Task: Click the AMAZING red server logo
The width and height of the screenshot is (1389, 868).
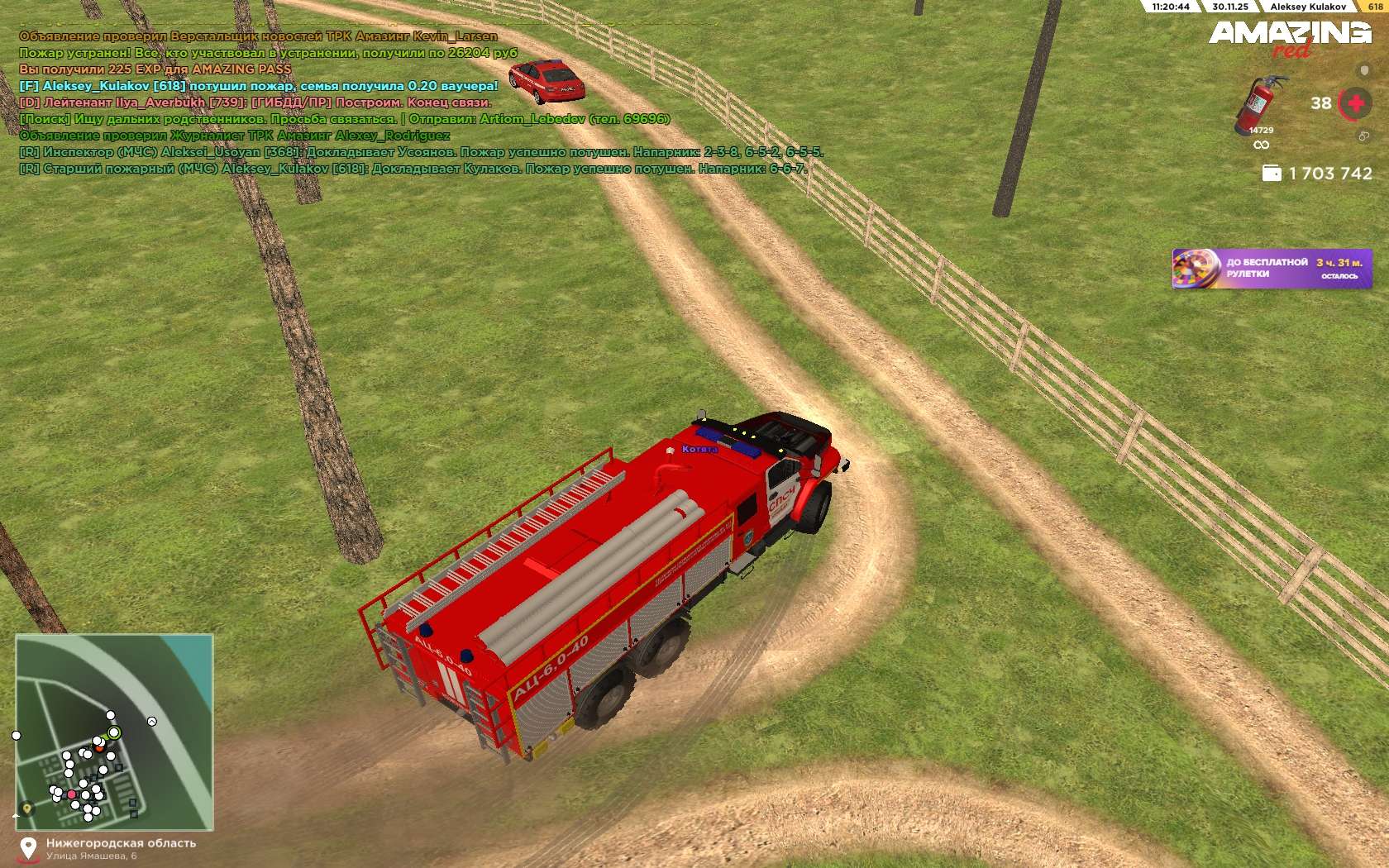Action: (1290, 37)
